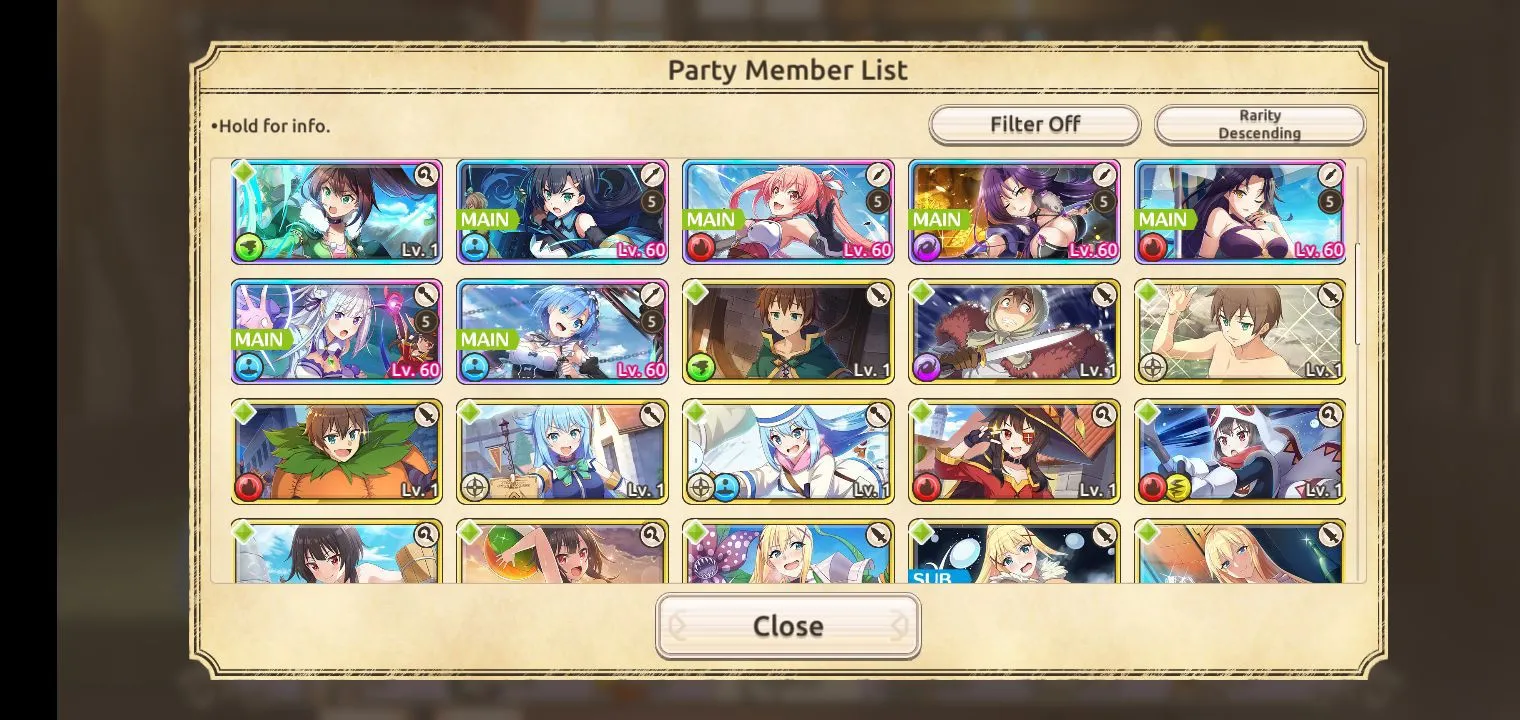
Task: Pick the dark-haired girl in the blue MAIN card
Action: pyautogui.click(x=562, y=212)
